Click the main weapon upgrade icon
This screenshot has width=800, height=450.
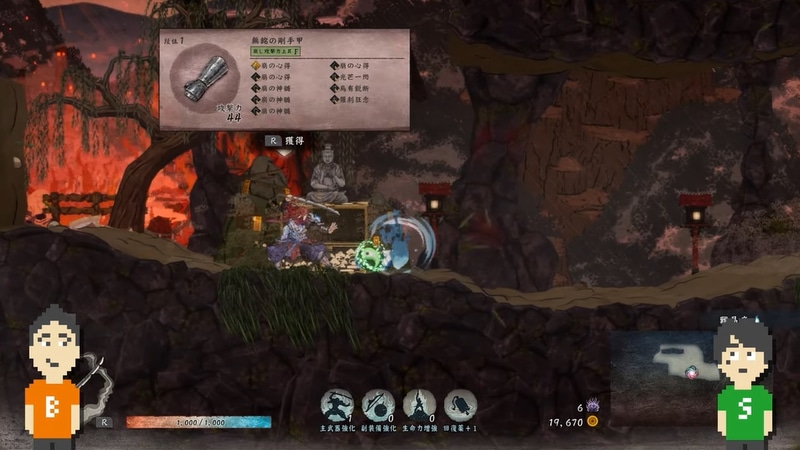point(337,405)
